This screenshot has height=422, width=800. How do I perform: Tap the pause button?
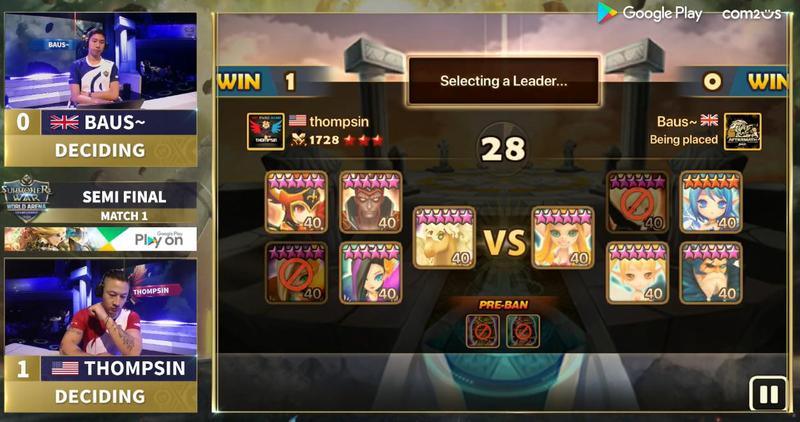[x=768, y=394]
